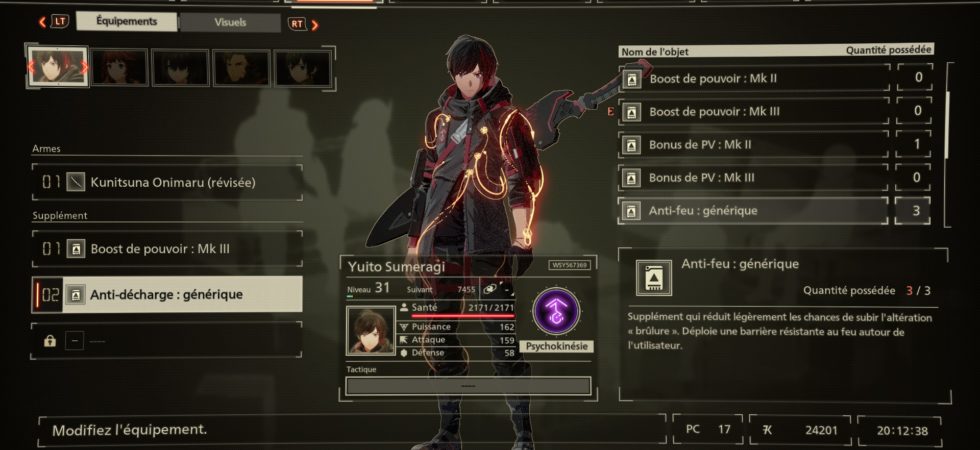Click Yuito's portrait in the stats panel

[371, 330]
